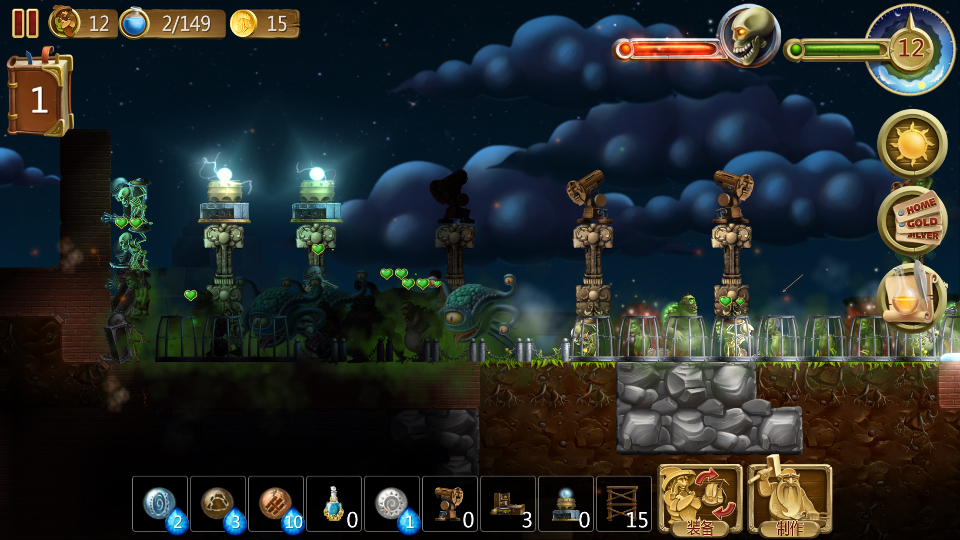Select the blue spiral rune spell slot
Screen dimensions: 960x540
[160, 504]
